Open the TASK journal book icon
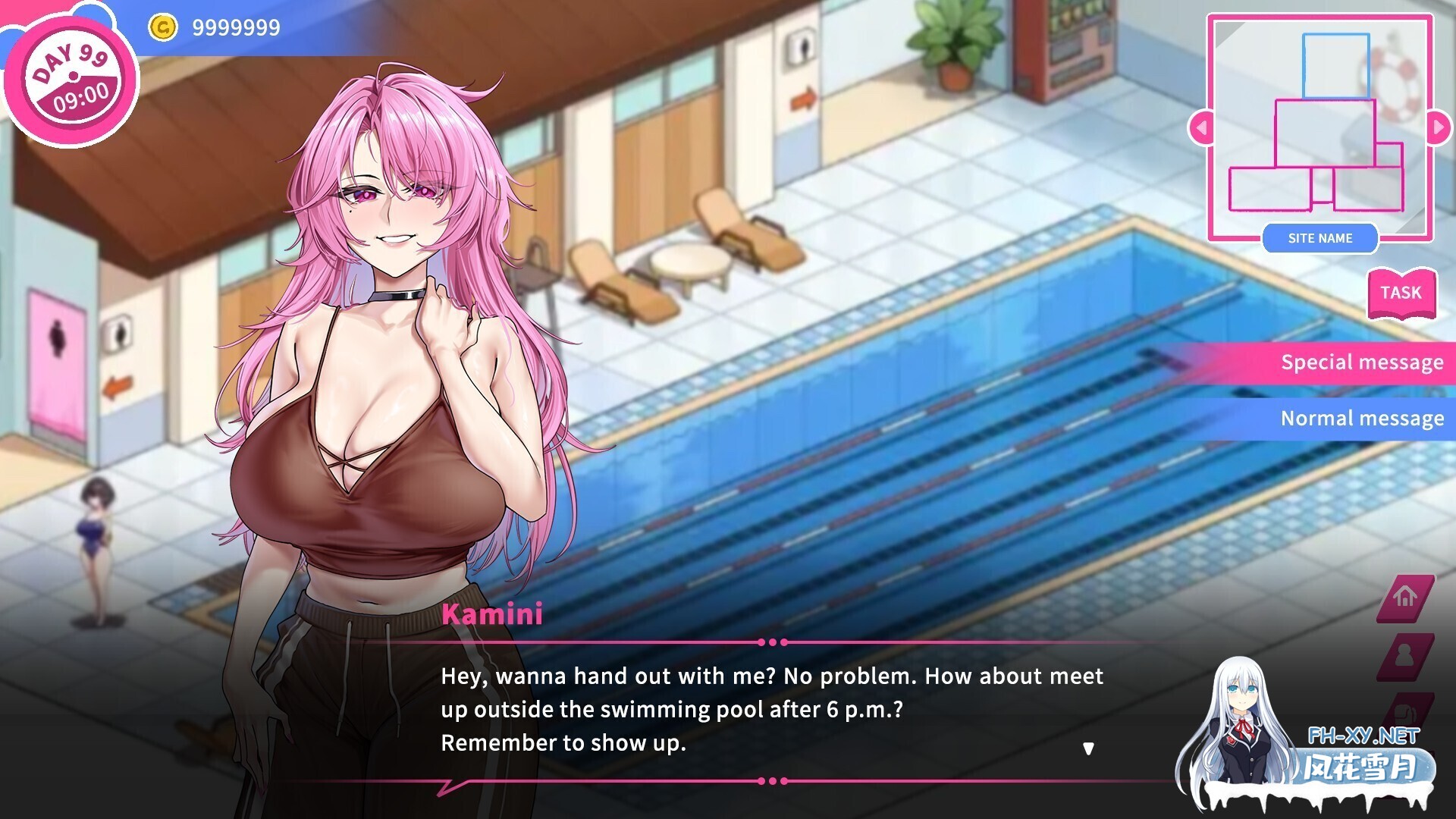The height and width of the screenshot is (819, 1456). (x=1401, y=293)
